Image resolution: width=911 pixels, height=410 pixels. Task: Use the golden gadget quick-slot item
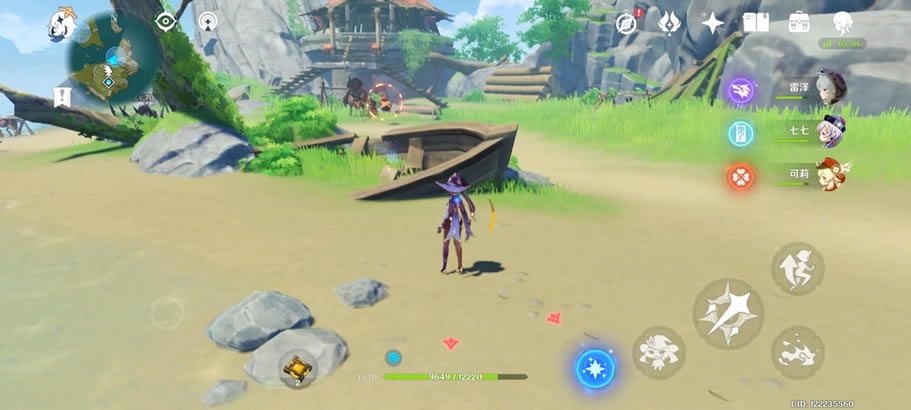click(x=296, y=370)
